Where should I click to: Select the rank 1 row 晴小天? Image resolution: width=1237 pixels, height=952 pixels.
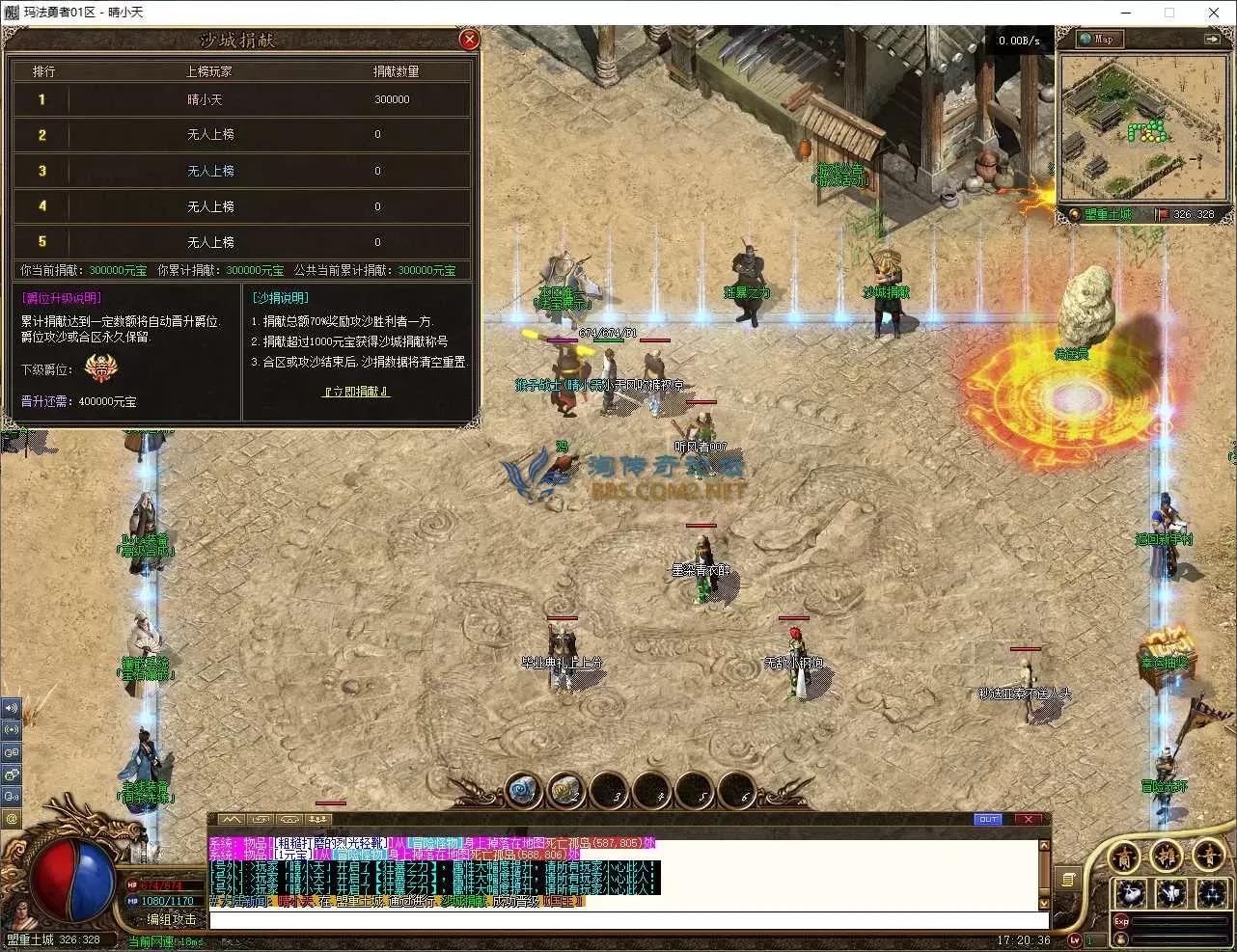241,99
